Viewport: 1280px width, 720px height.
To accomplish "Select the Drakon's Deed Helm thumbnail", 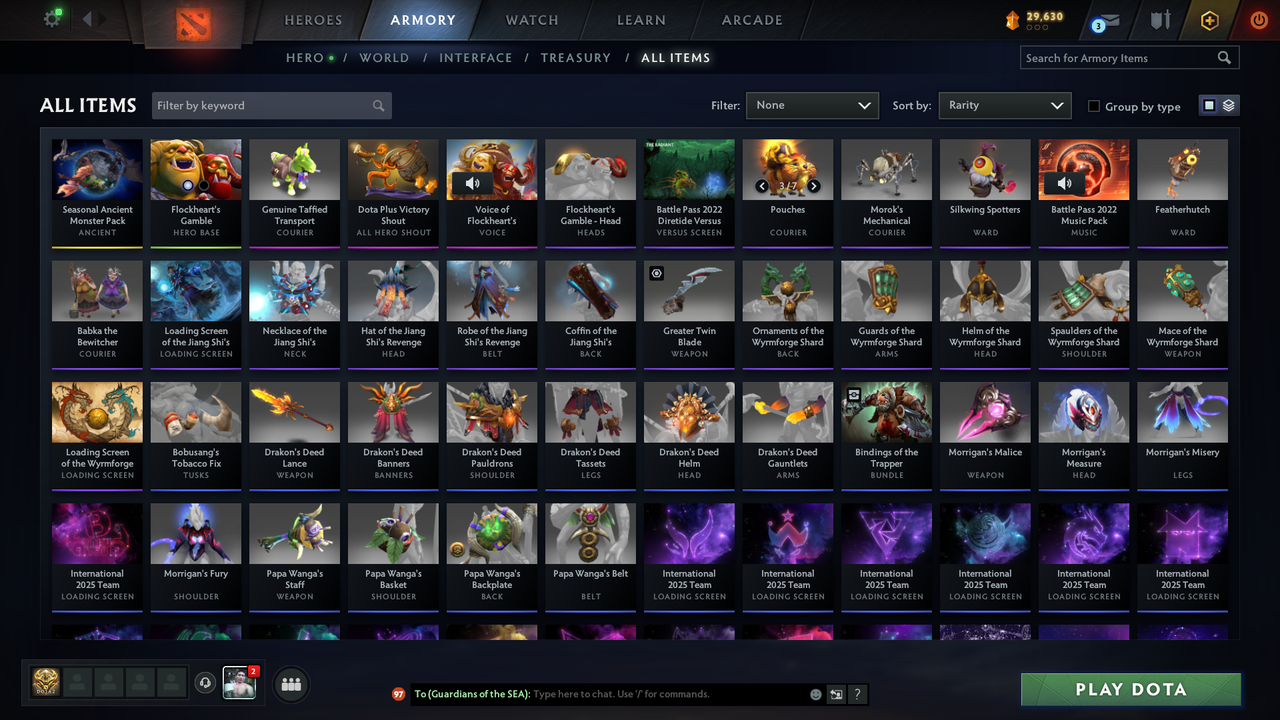I will coord(689,411).
